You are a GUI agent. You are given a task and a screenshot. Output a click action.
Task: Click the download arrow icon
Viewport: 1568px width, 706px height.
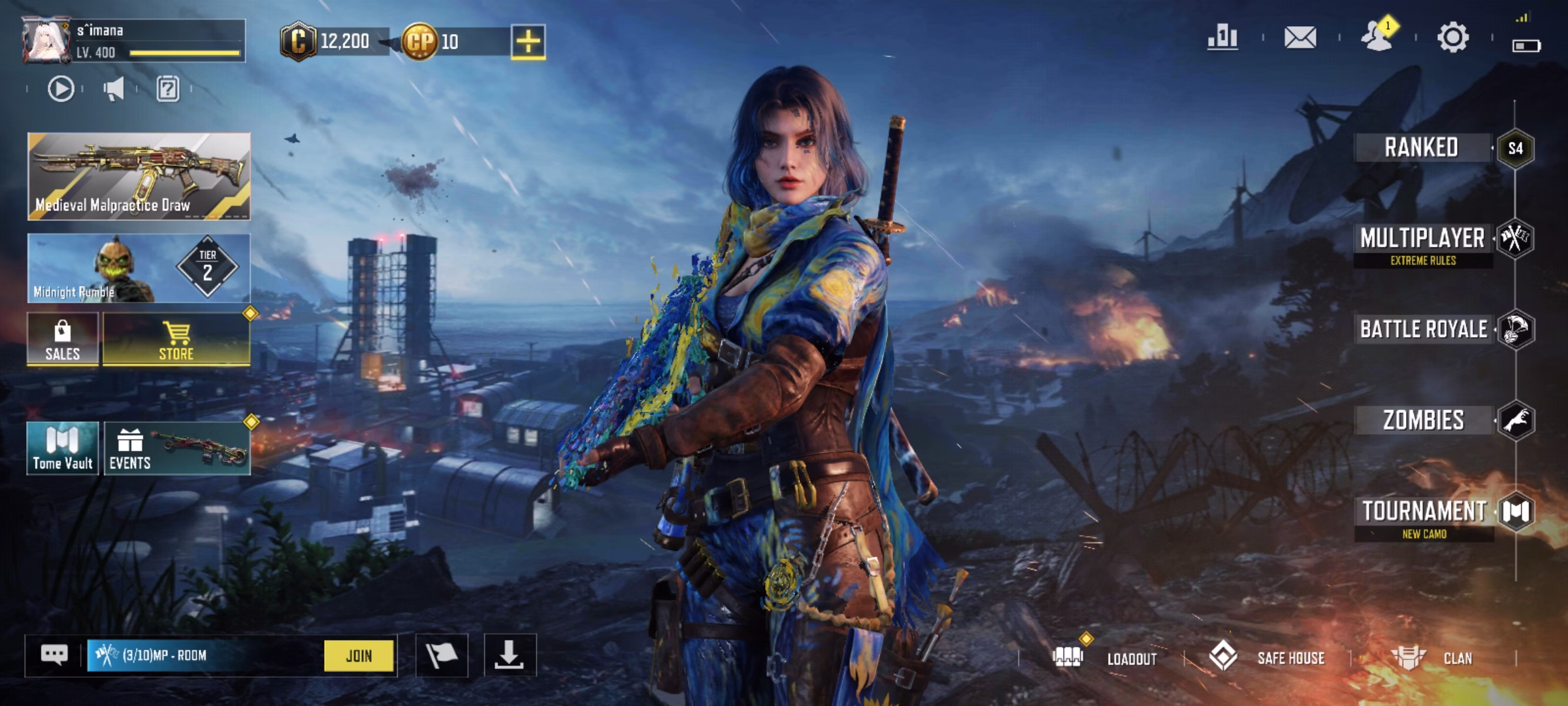pyautogui.click(x=510, y=655)
